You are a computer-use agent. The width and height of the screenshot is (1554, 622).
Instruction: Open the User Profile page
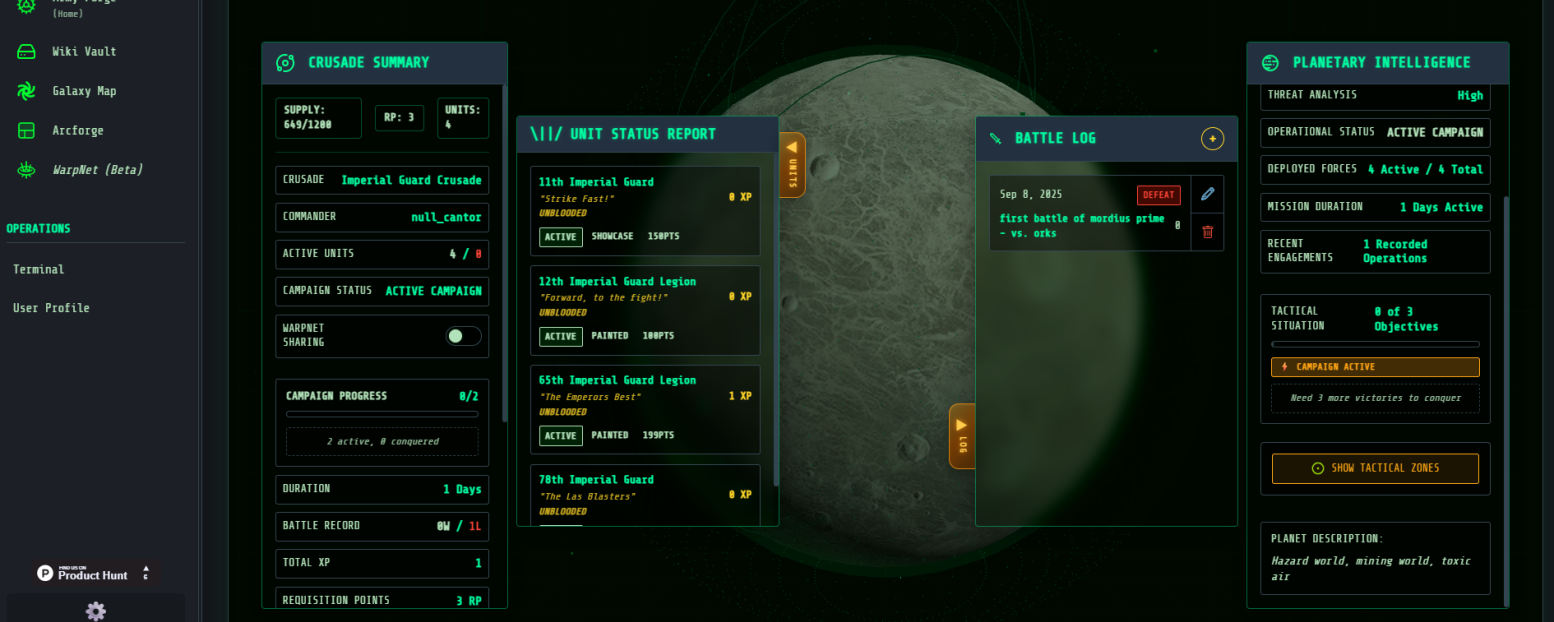(x=51, y=308)
